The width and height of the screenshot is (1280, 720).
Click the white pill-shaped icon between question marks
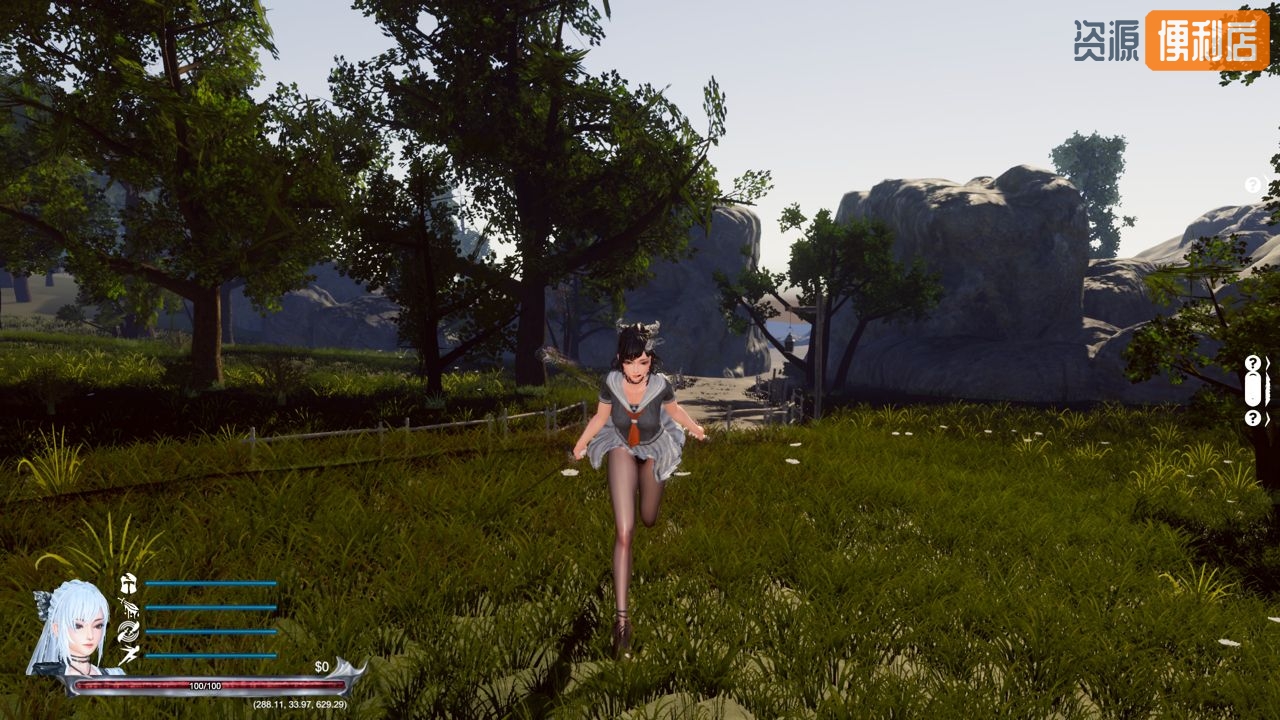pyautogui.click(x=1252, y=390)
